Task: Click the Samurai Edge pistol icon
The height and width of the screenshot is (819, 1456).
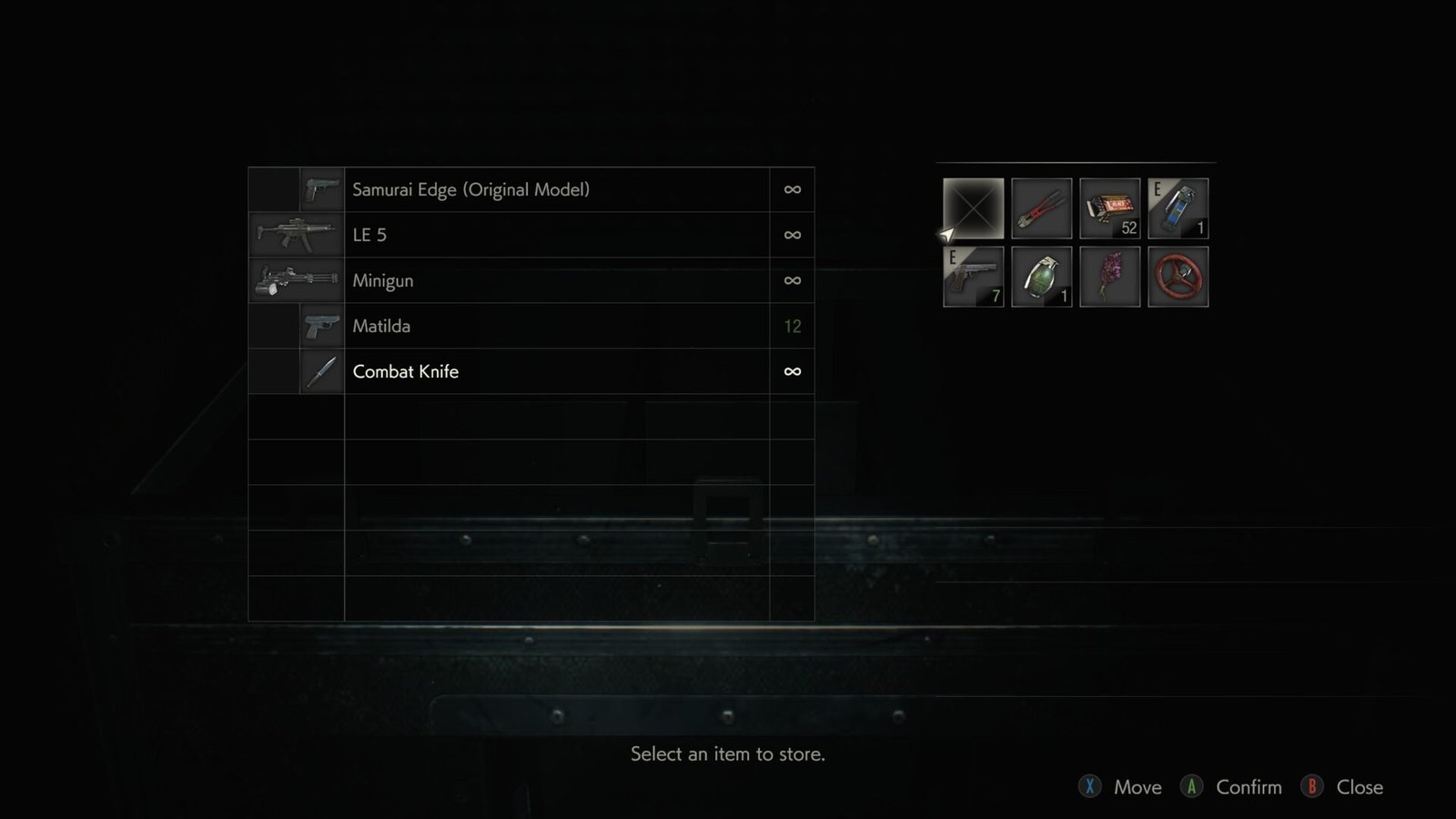Action: [x=319, y=189]
